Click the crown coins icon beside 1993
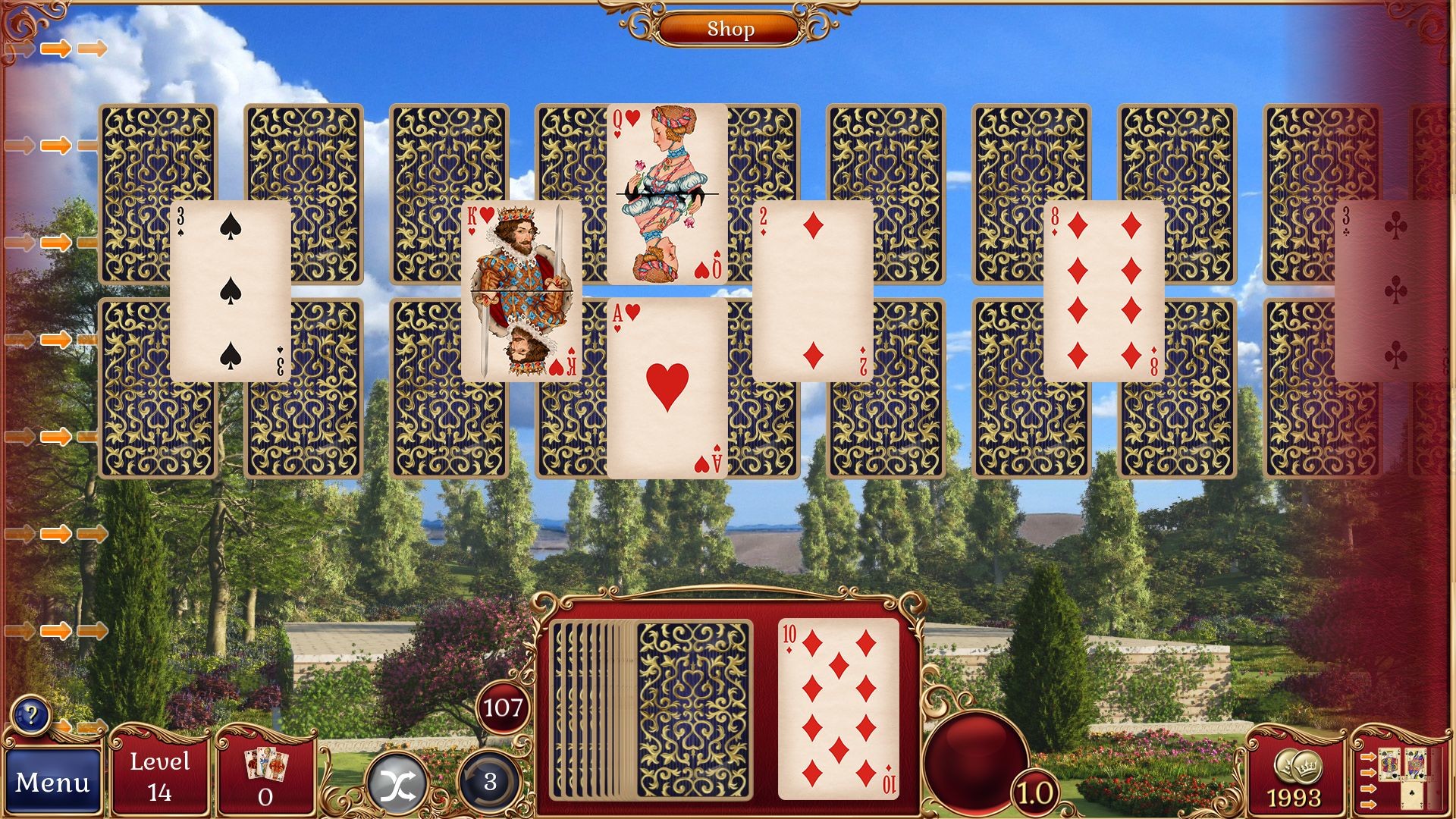This screenshot has width=1456, height=819. [1299, 767]
